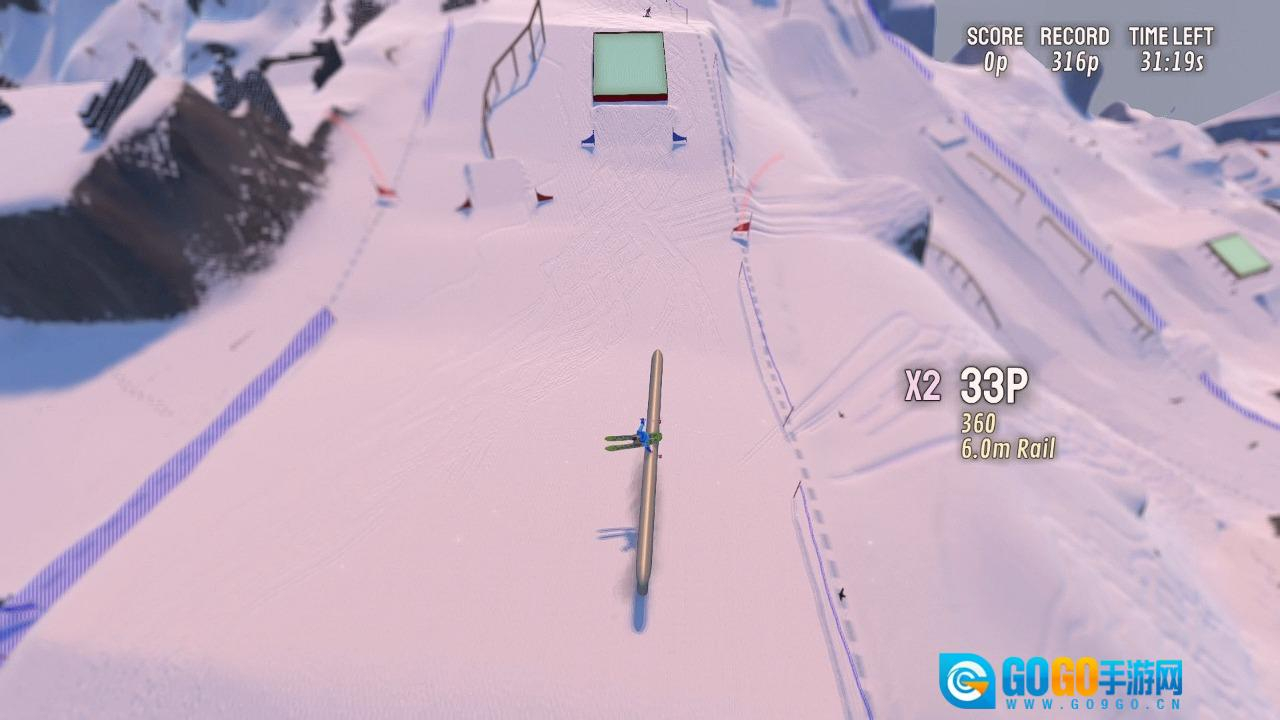Click the 6.0m Rail trick label

point(1010,450)
